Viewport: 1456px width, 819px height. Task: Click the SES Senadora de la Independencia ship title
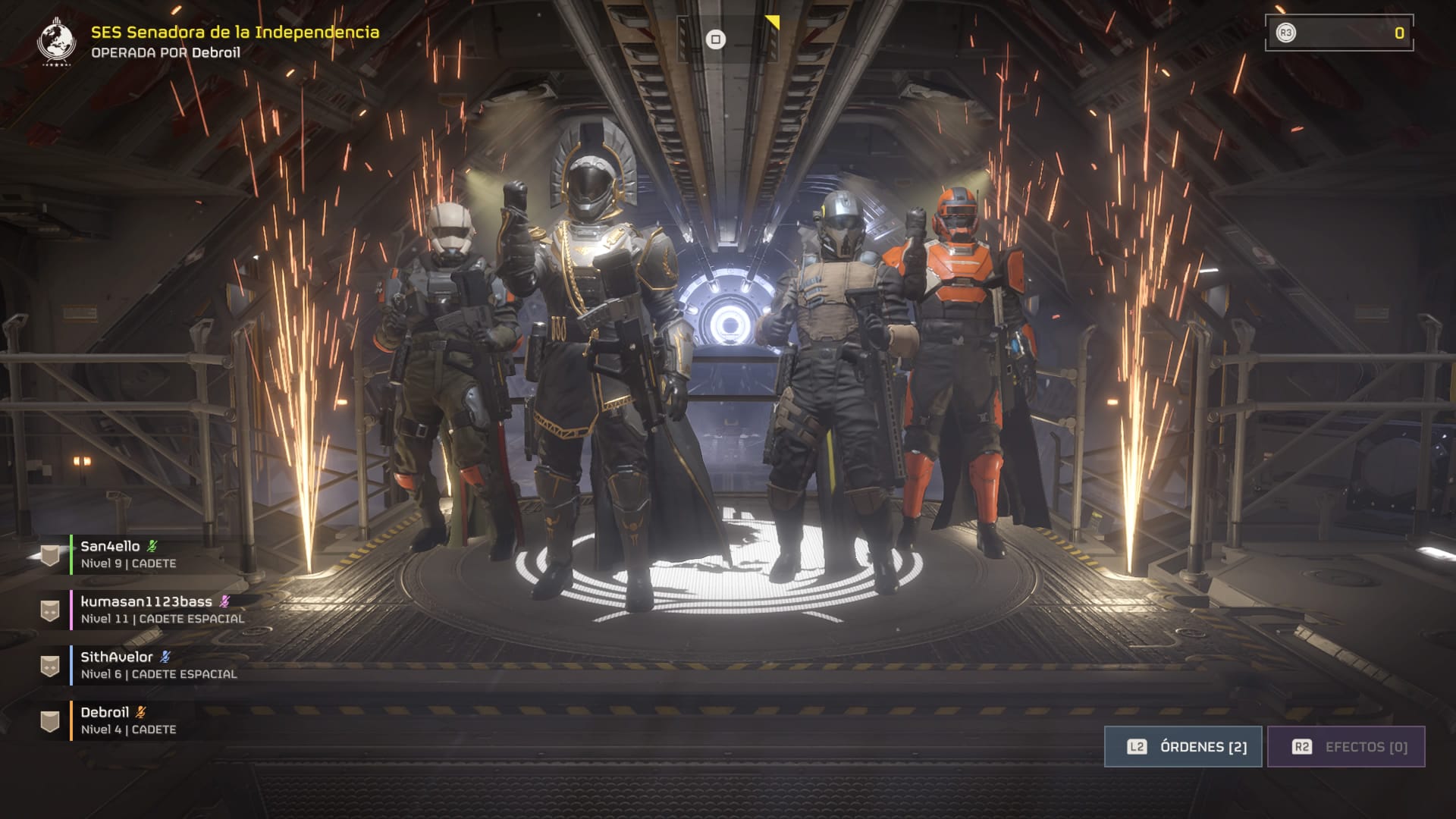(235, 32)
